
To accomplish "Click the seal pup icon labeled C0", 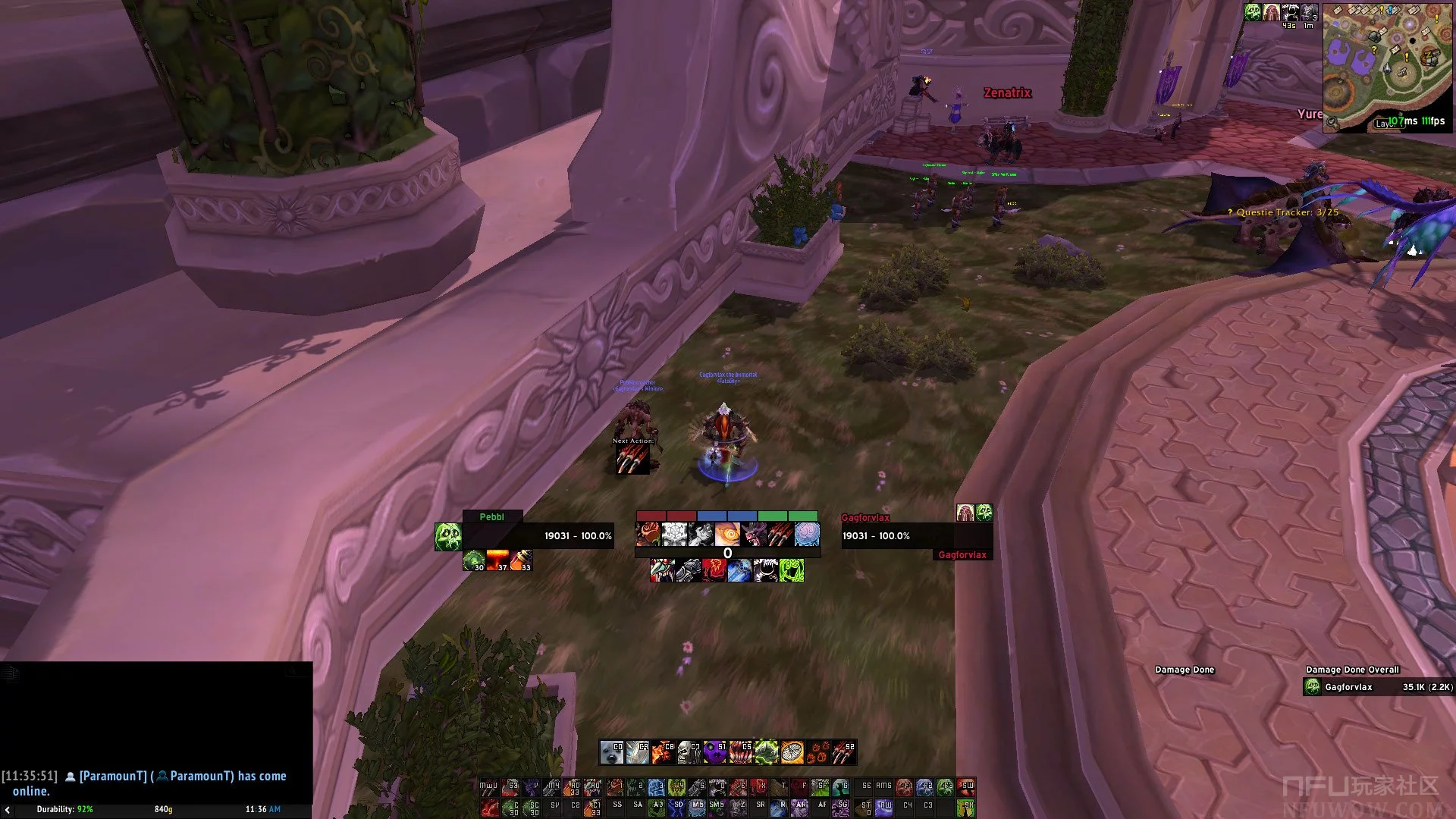I will click(x=611, y=752).
